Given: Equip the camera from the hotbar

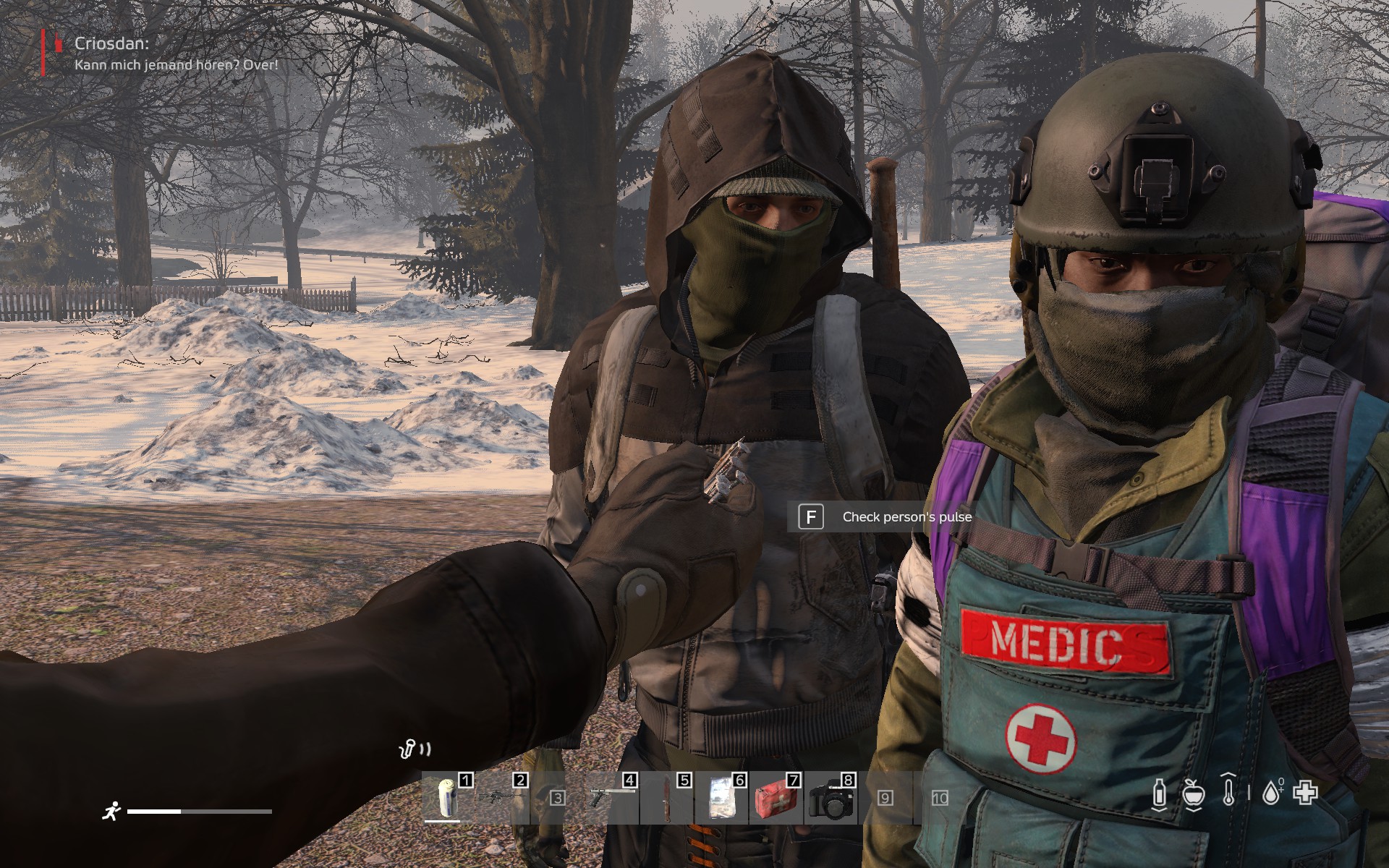Looking at the screenshot, I should coord(830,797).
